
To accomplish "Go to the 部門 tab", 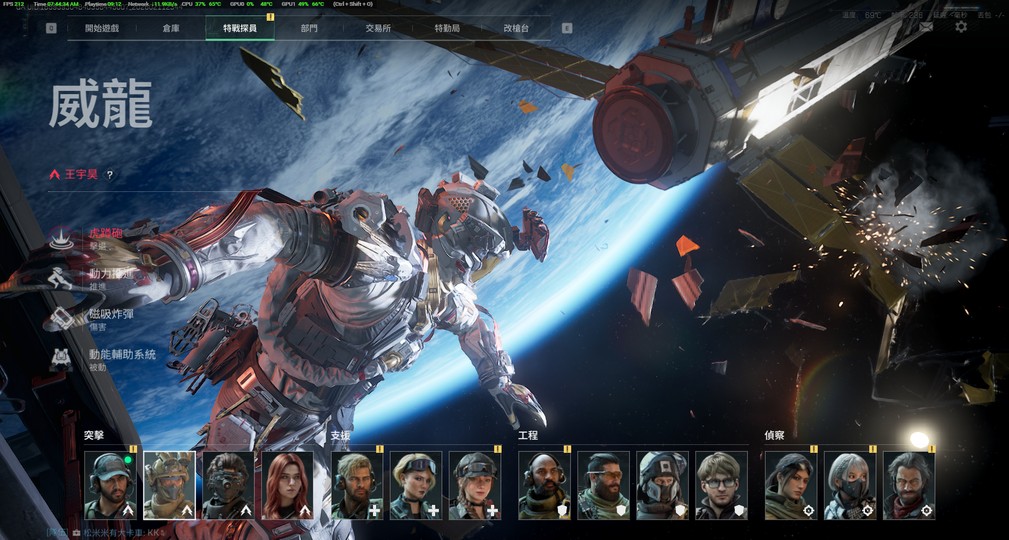I will pyautogui.click(x=309, y=28).
